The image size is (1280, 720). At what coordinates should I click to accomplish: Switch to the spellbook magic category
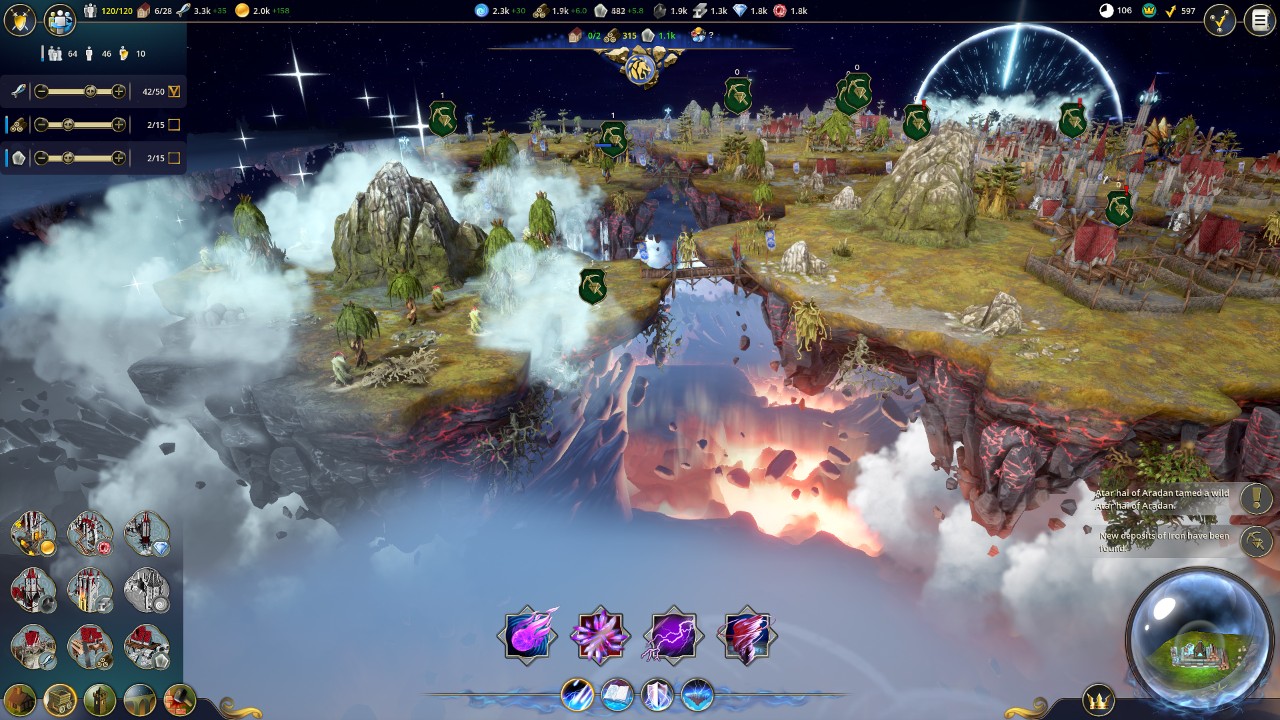click(618, 694)
